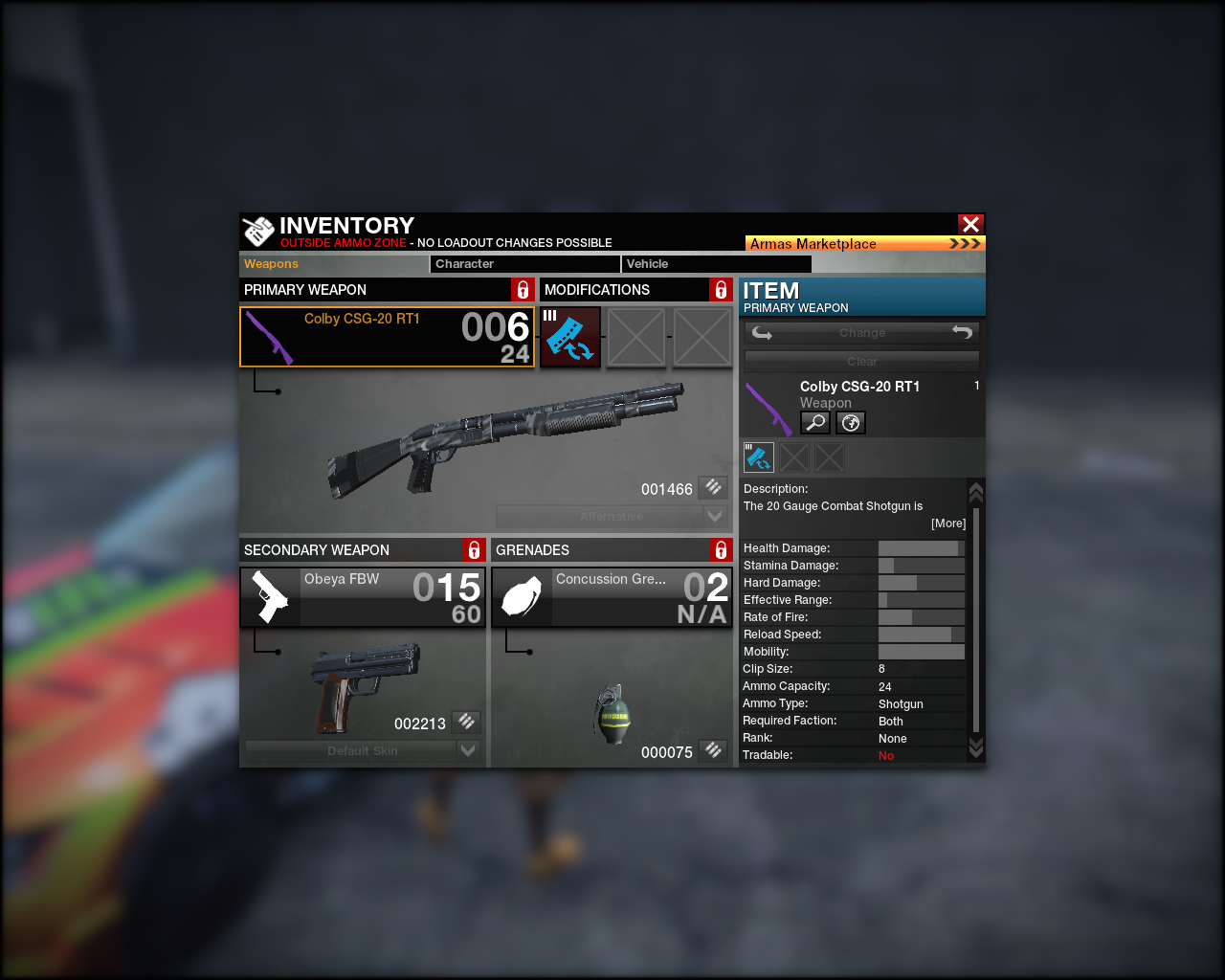Click the globe icon under weapon name
Image resolution: width=1225 pixels, height=980 pixels.
tap(850, 422)
